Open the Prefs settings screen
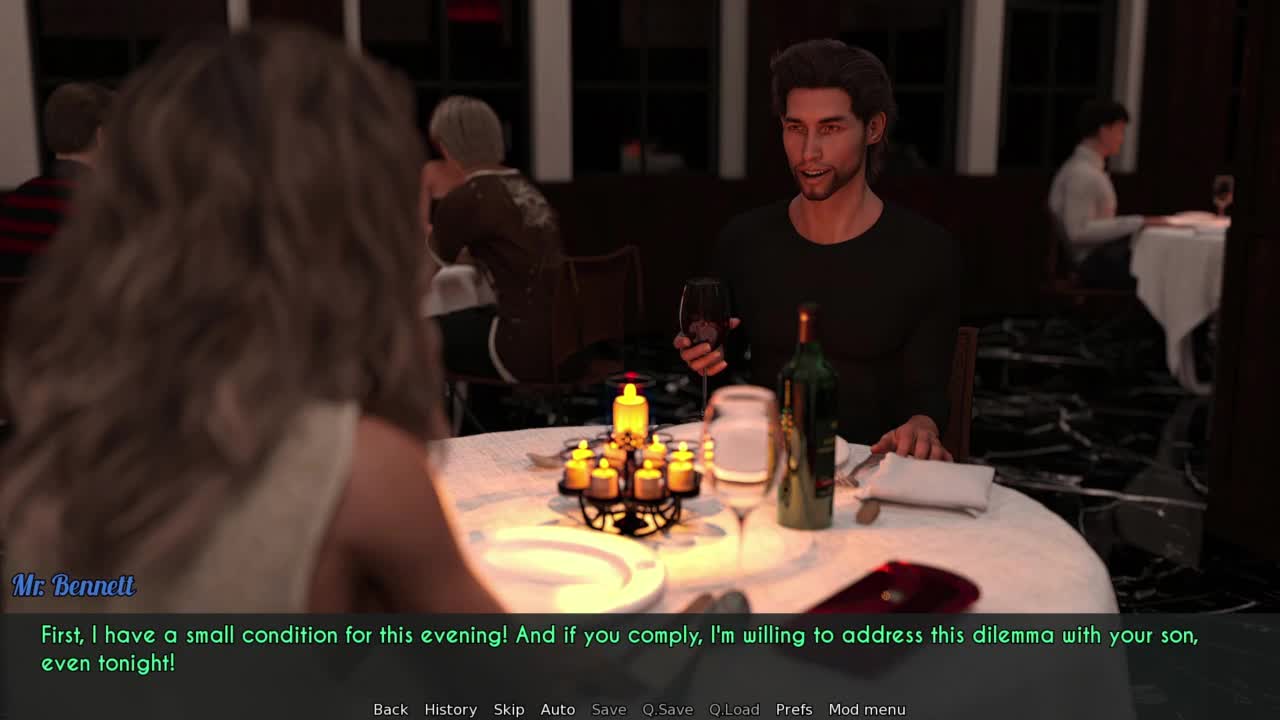The image size is (1280, 720). pos(794,709)
